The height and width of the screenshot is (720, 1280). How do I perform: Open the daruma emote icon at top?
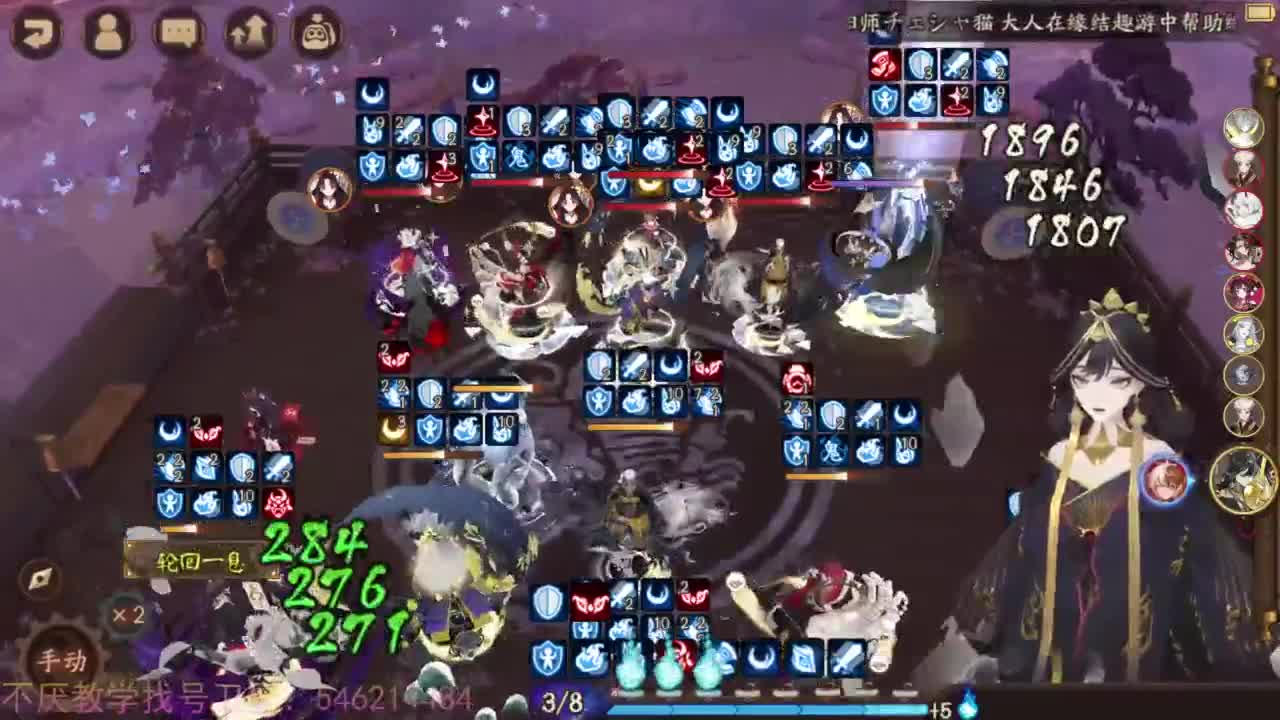point(315,31)
